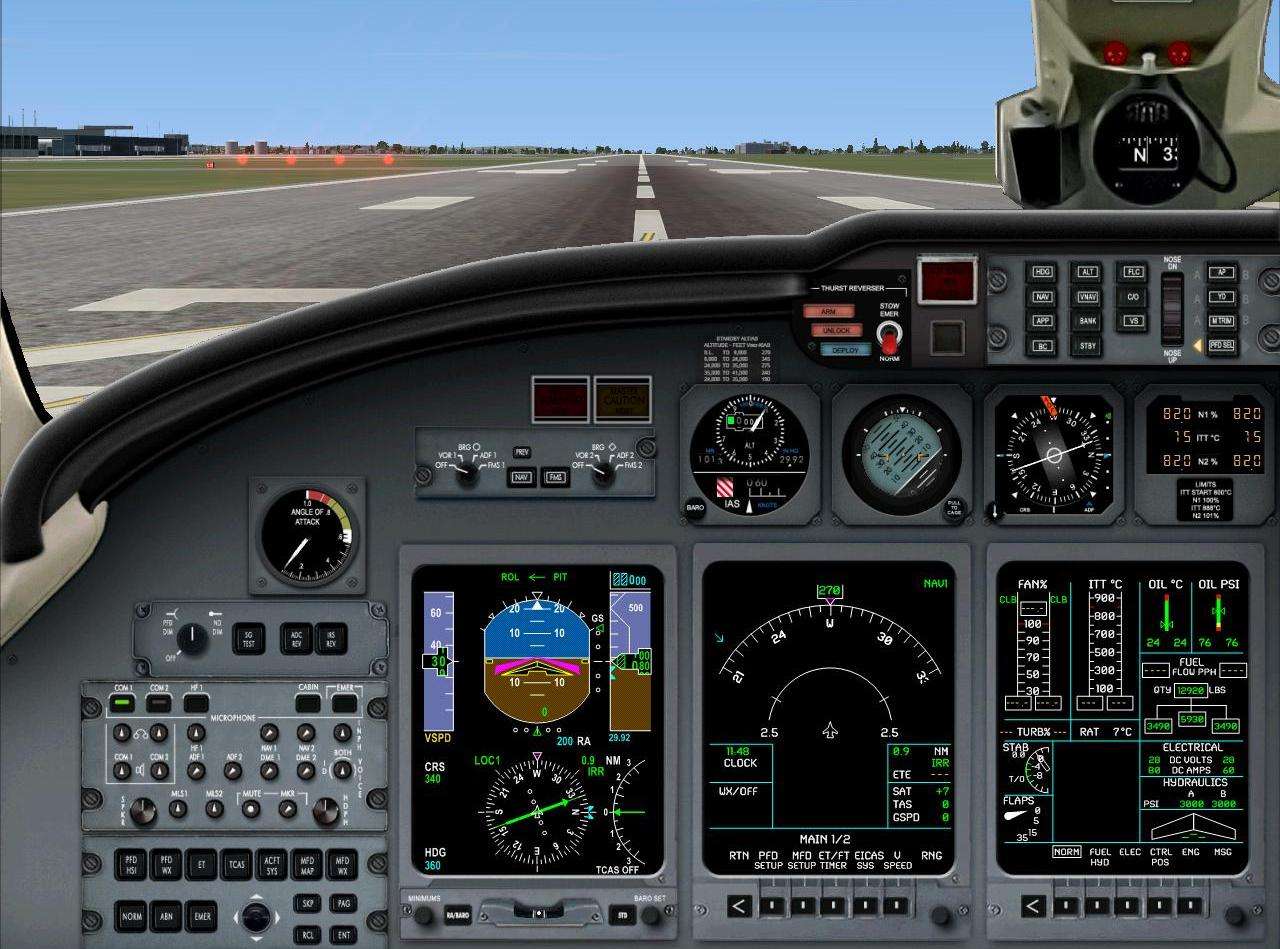This screenshot has width=1280, height=949.
Task: Engage the AP autopilot button
Action: (x=1220, y=271)
